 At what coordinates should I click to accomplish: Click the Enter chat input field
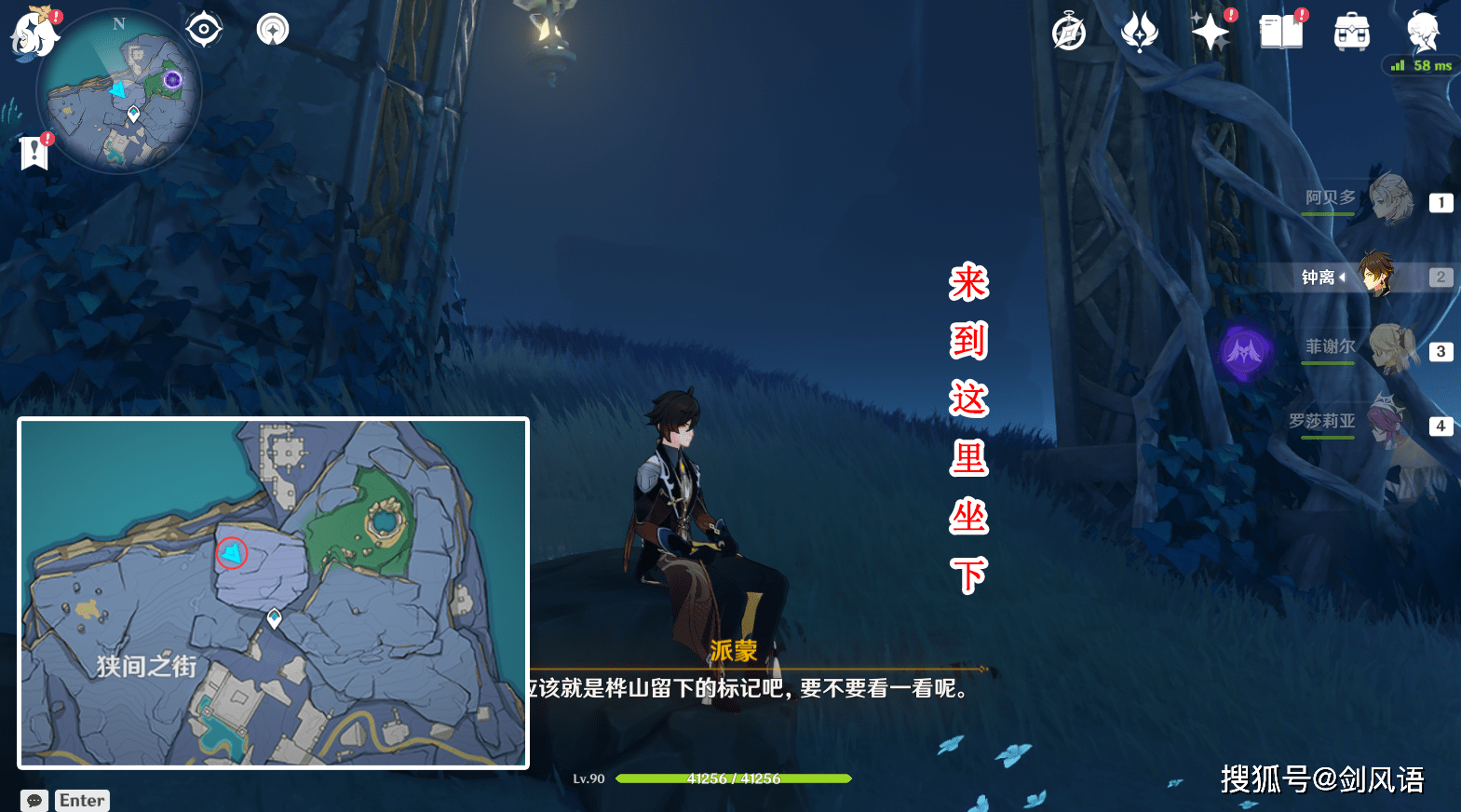coord(82,799)
